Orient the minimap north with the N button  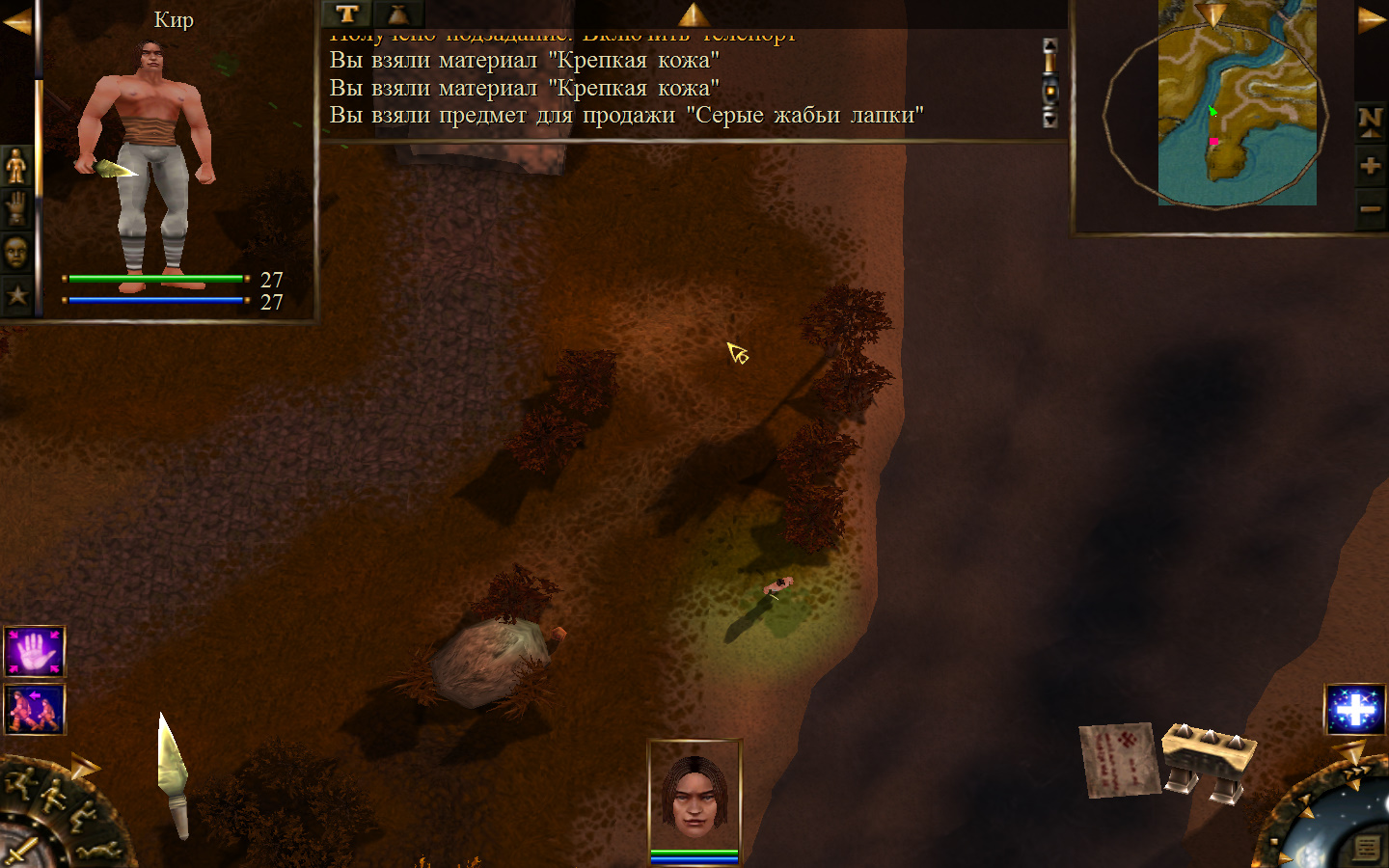pyautogui.click(x=1370, y=120)
